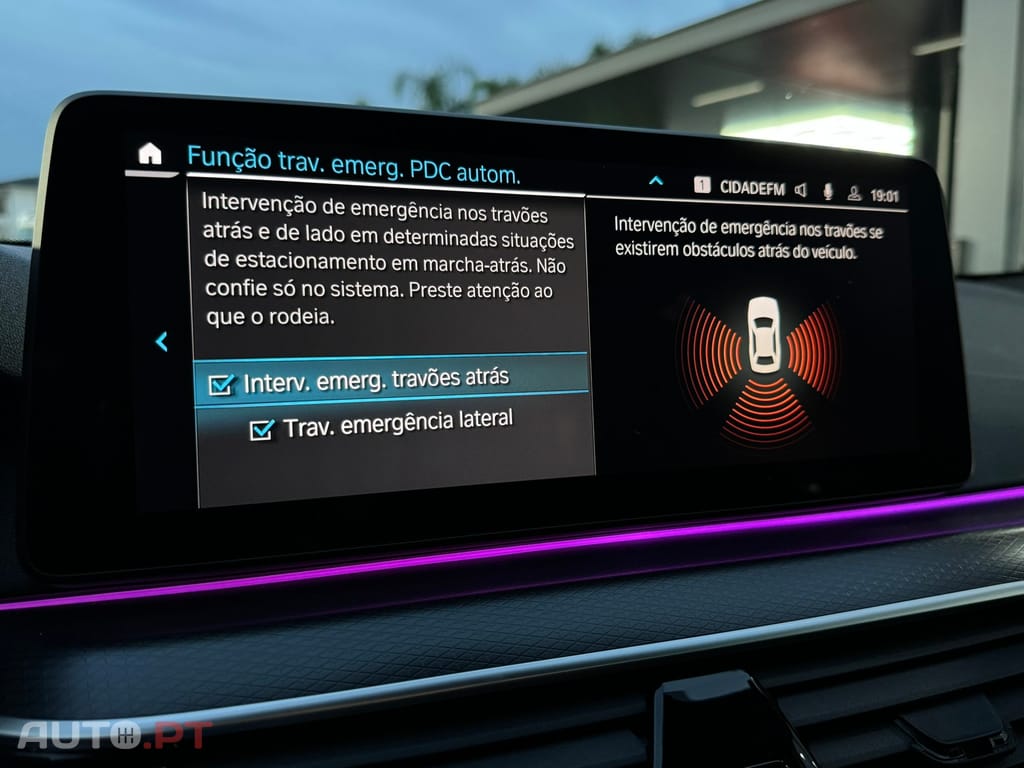Click the upward chevron above the description
1024x768 pixels.
click(x=656, y=181)
